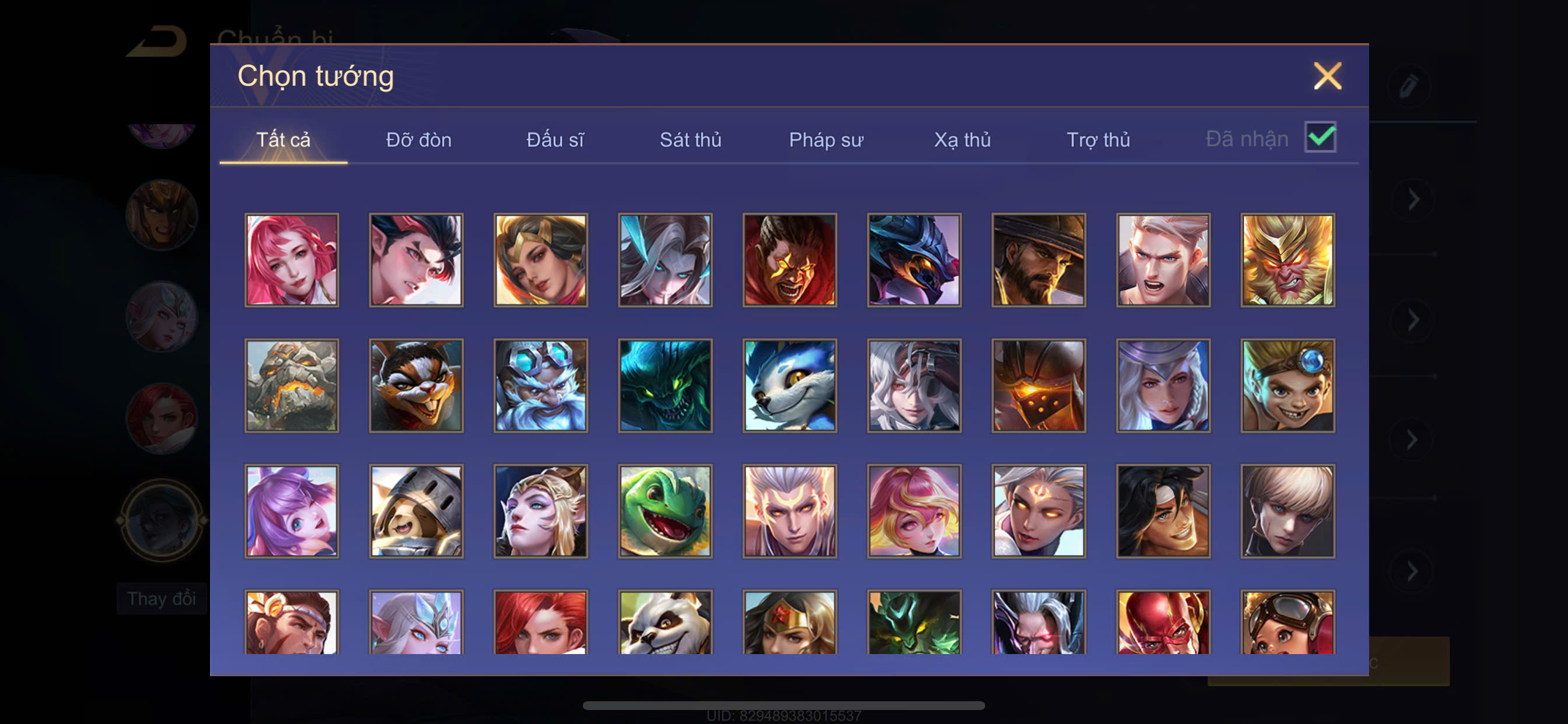Open the Trợ thủ tab

[1098, 140]
